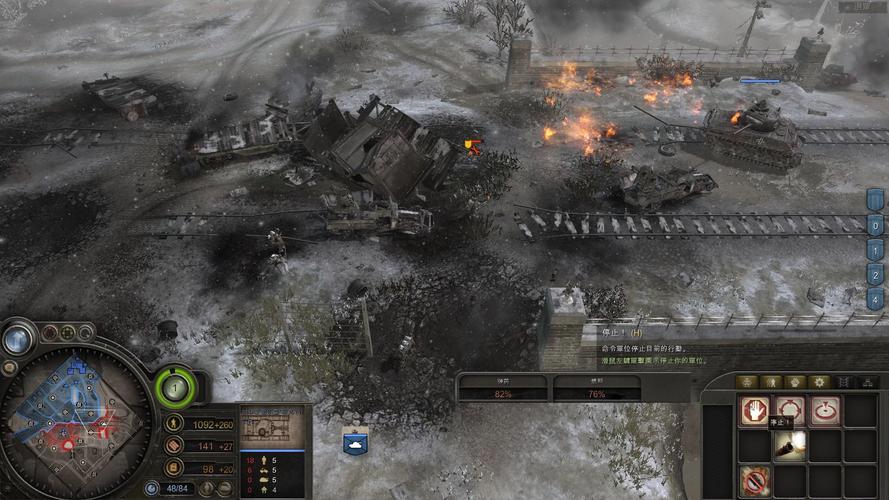Select control group shield numbered 4

pos(875,298)
